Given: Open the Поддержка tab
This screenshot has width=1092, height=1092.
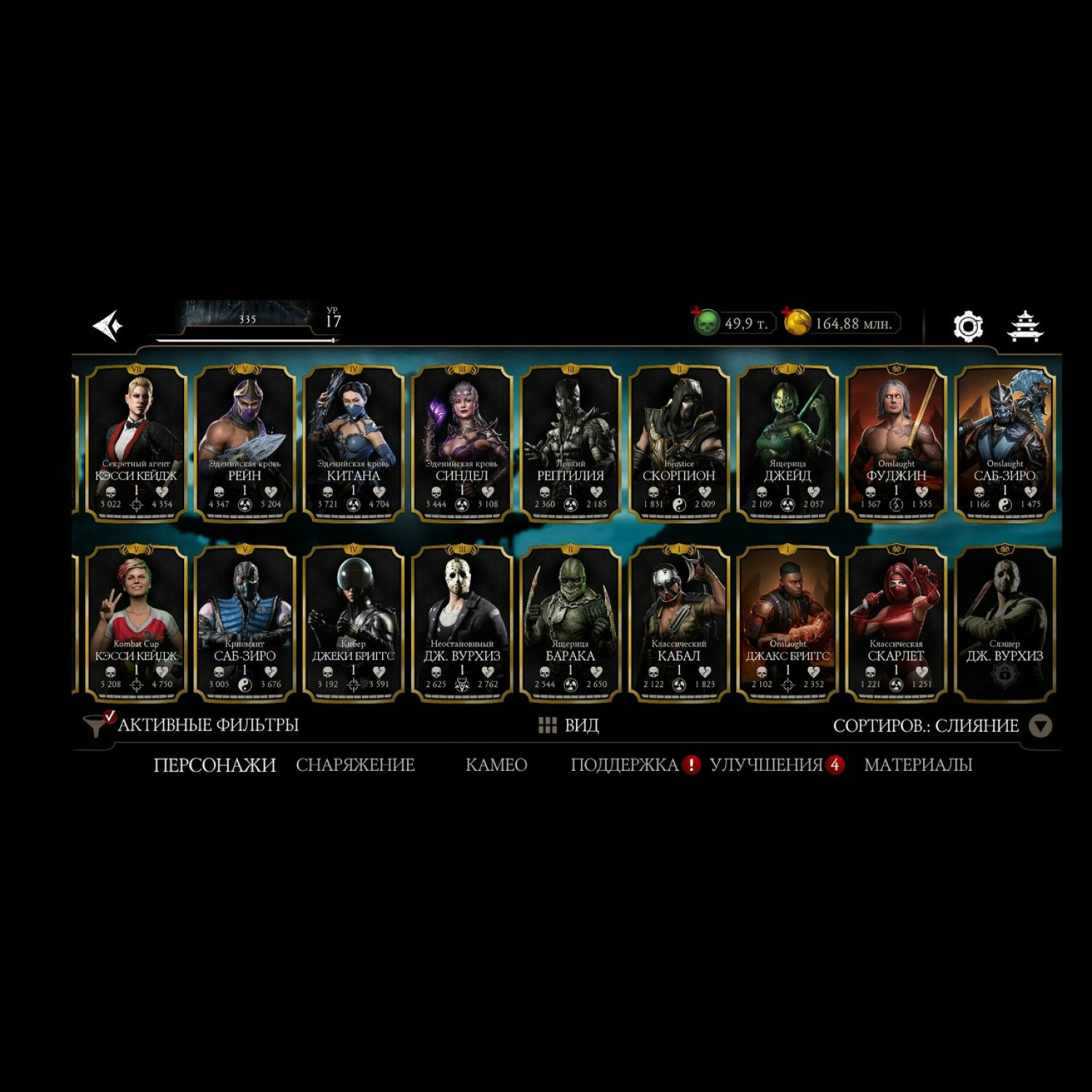Looking at the screenshot, I should click(x=625, y=764).
